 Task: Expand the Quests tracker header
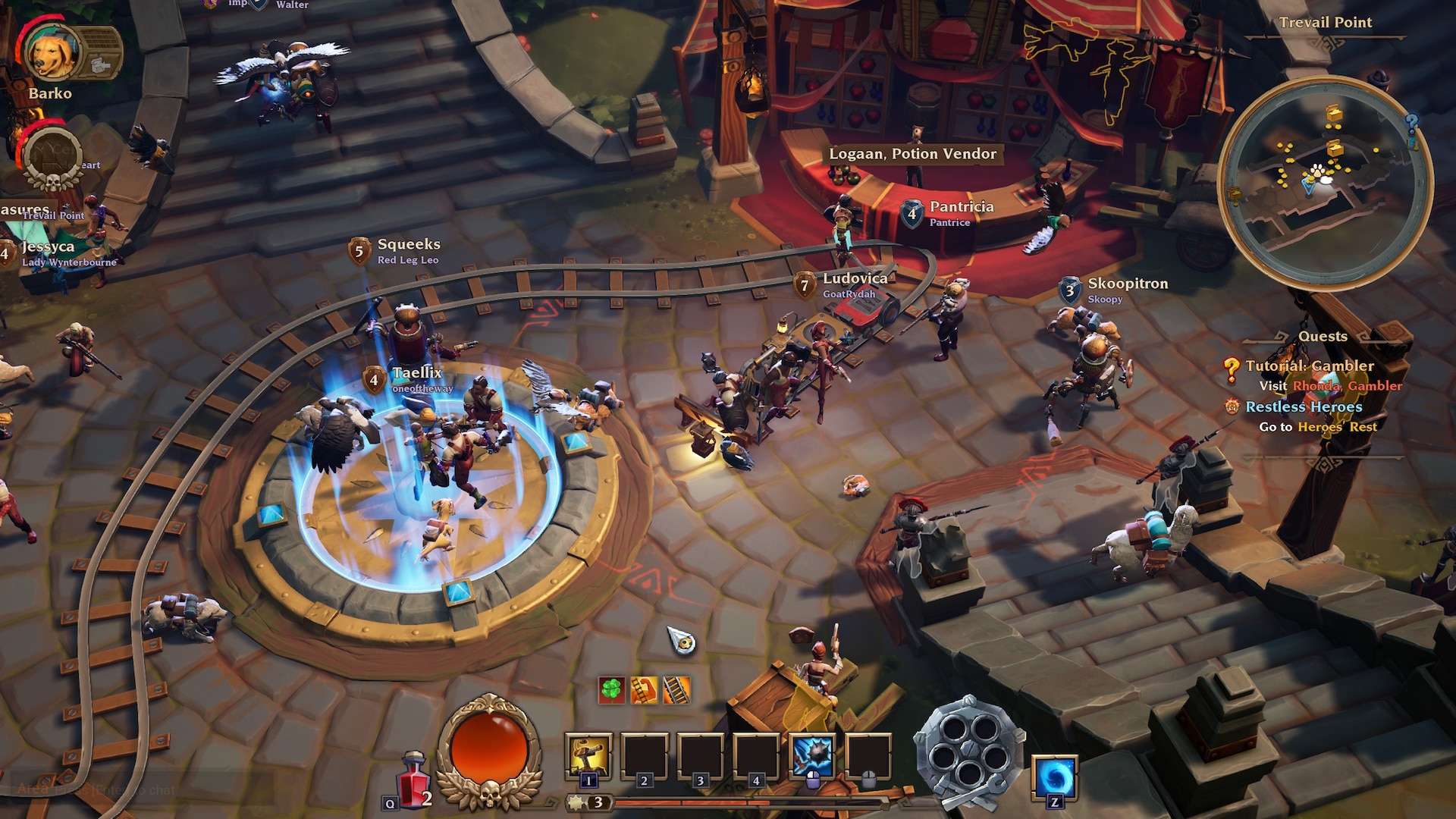click(1323, 336)
